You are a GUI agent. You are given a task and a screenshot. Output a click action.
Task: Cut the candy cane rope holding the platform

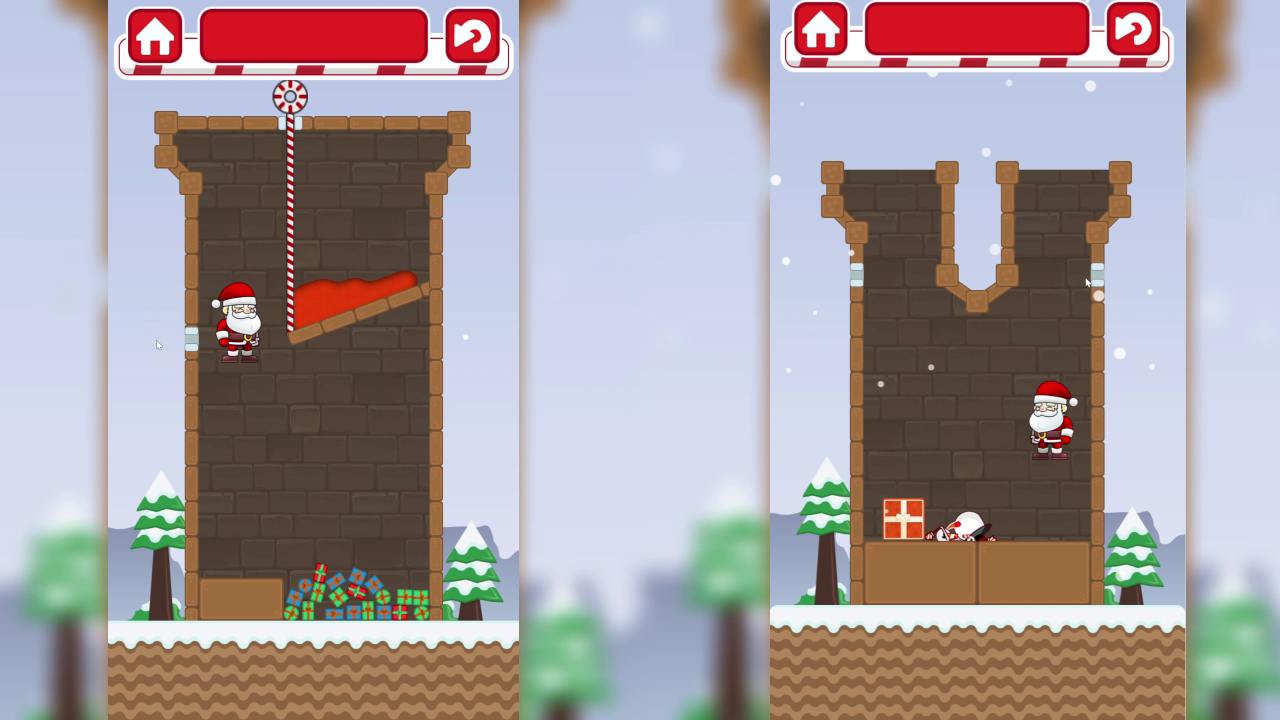[293, 200]
